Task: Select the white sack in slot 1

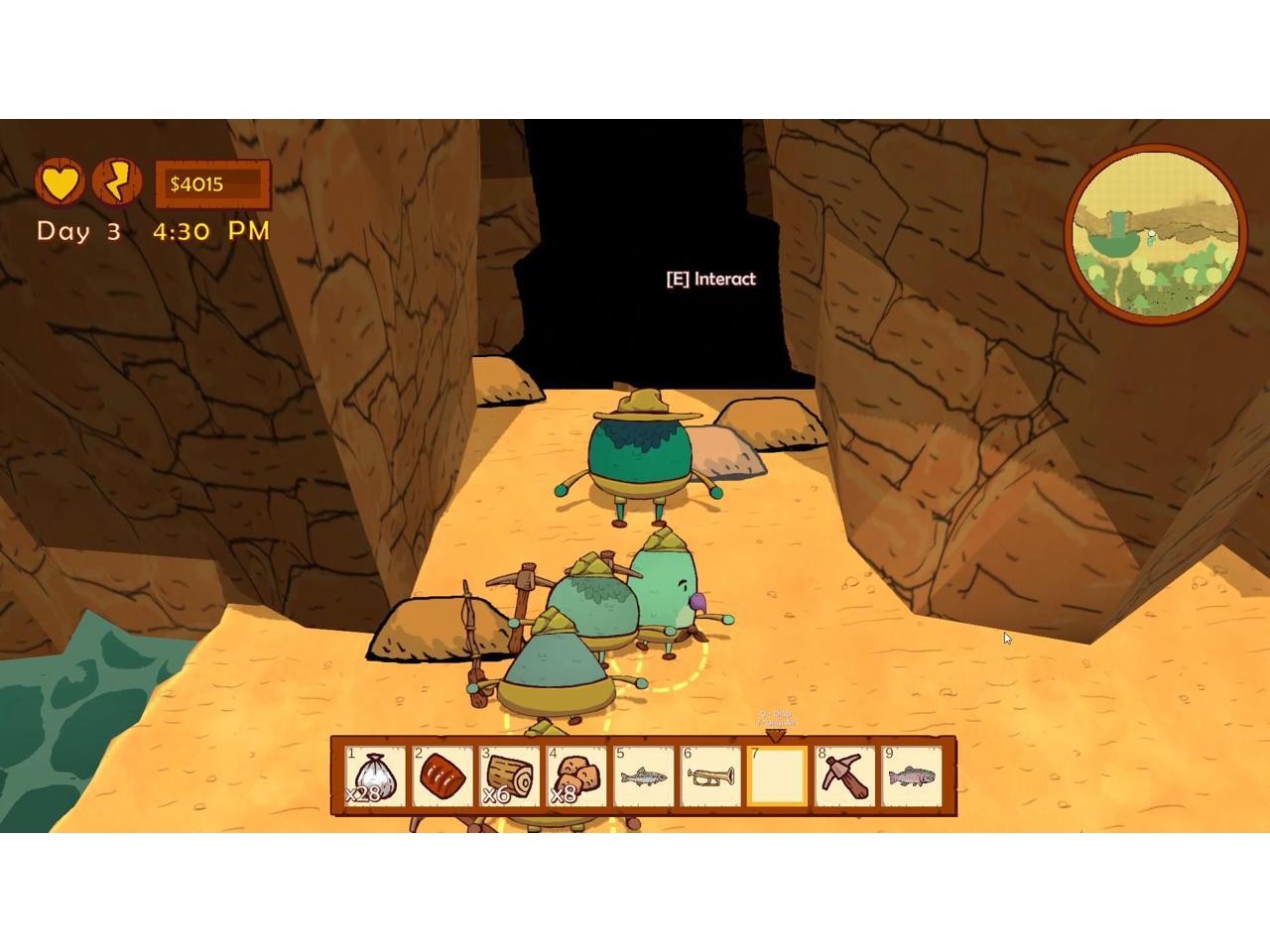Action: click(375, 776)
